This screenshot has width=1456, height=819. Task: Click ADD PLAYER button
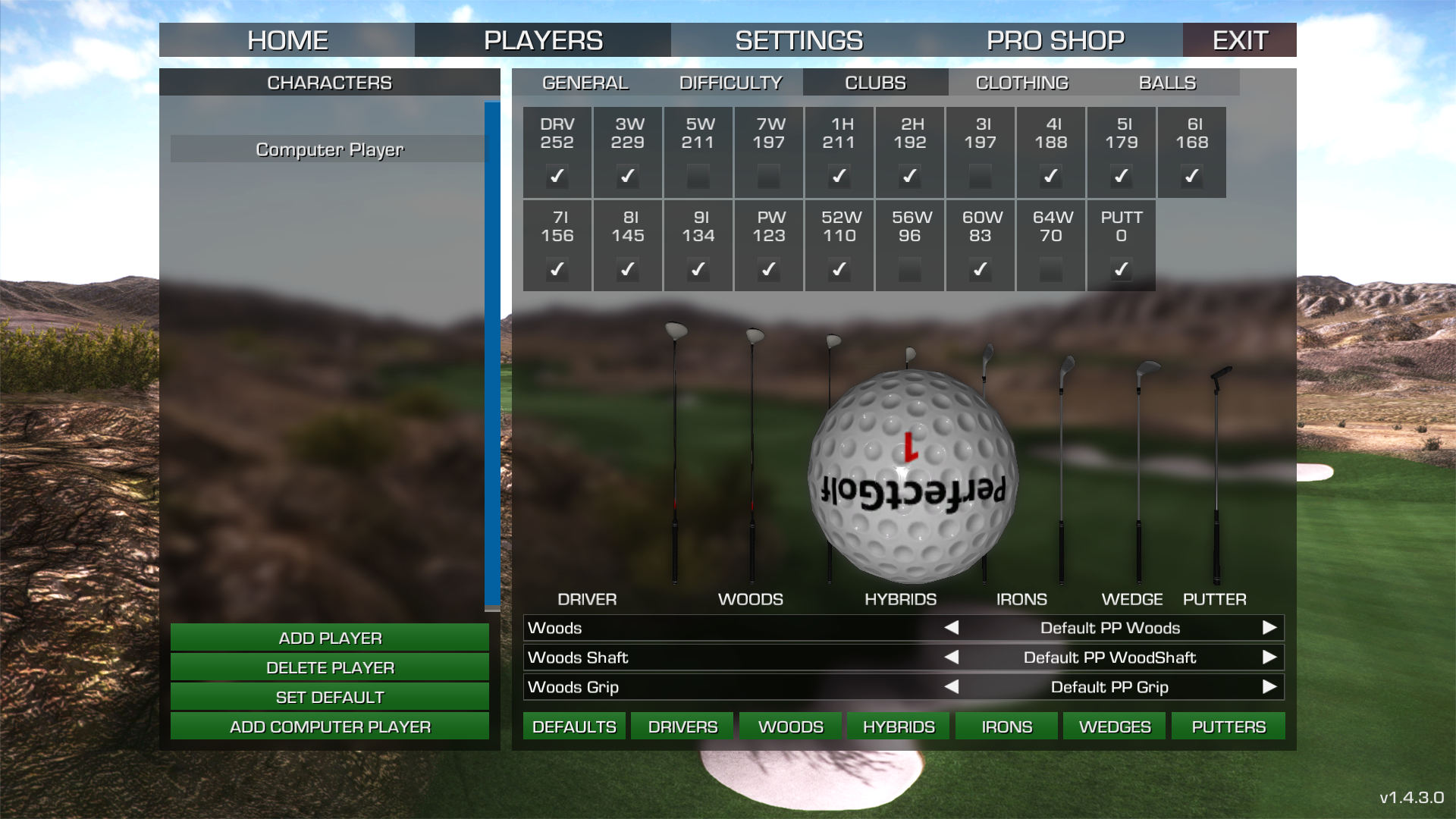329,638
